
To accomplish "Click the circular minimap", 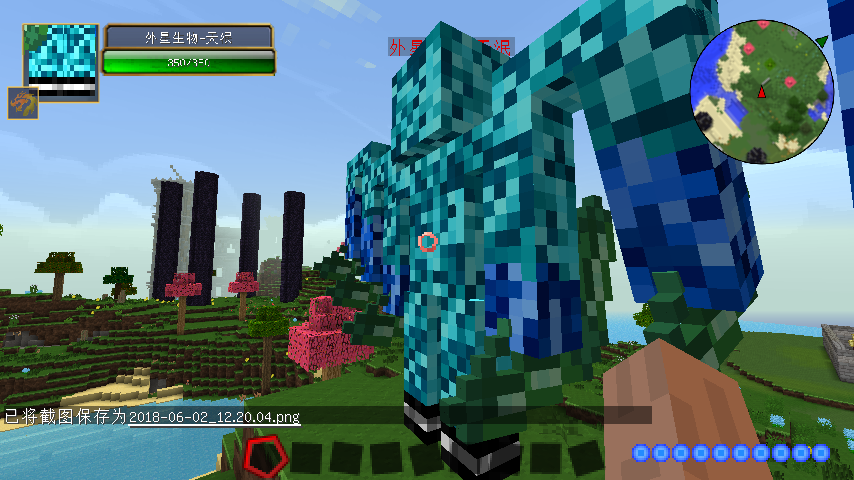I will coord(761,90).
